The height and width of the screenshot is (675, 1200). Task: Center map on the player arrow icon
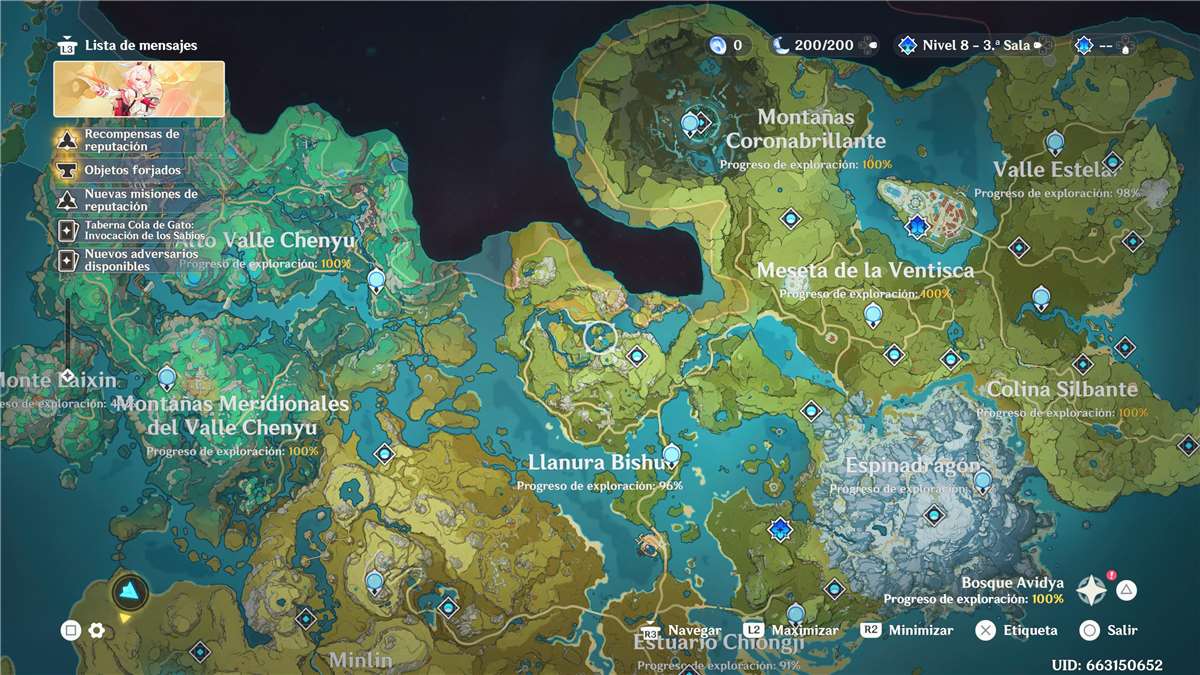(x=130, y=593)
